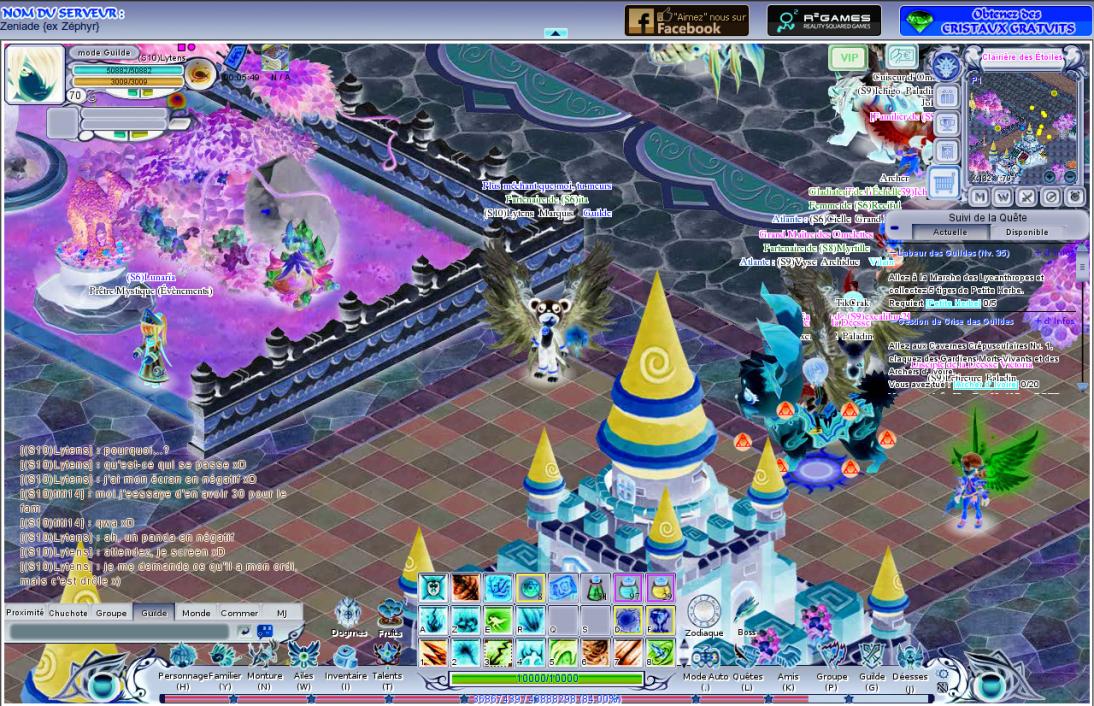Open the VIP panel
This screenshot has height=706, width=1094.
click(x=848, y=58)
